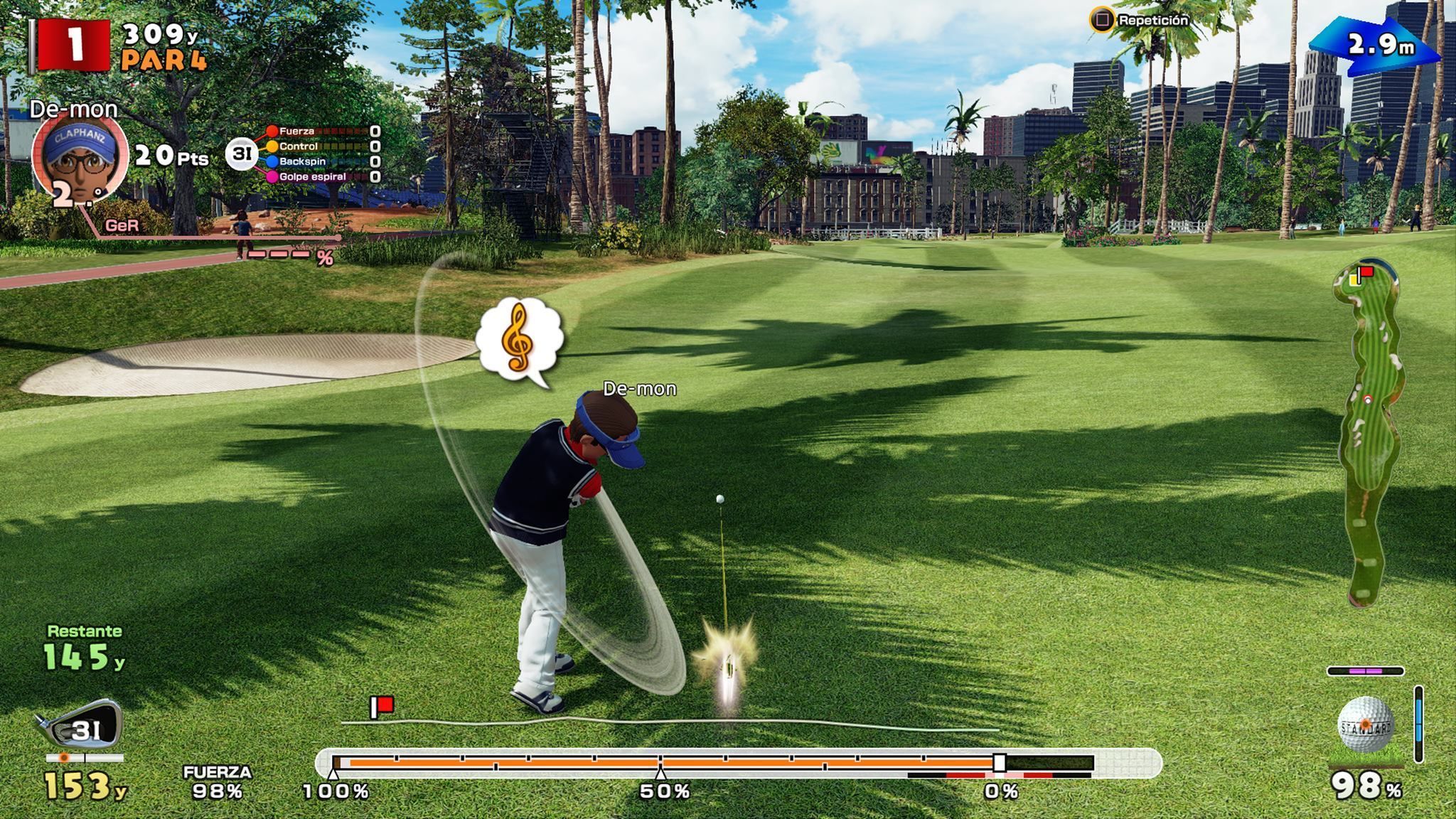Click the treble clef speech bubble
This screenshot has width=1456, height=819.
[x=520, y=339]
